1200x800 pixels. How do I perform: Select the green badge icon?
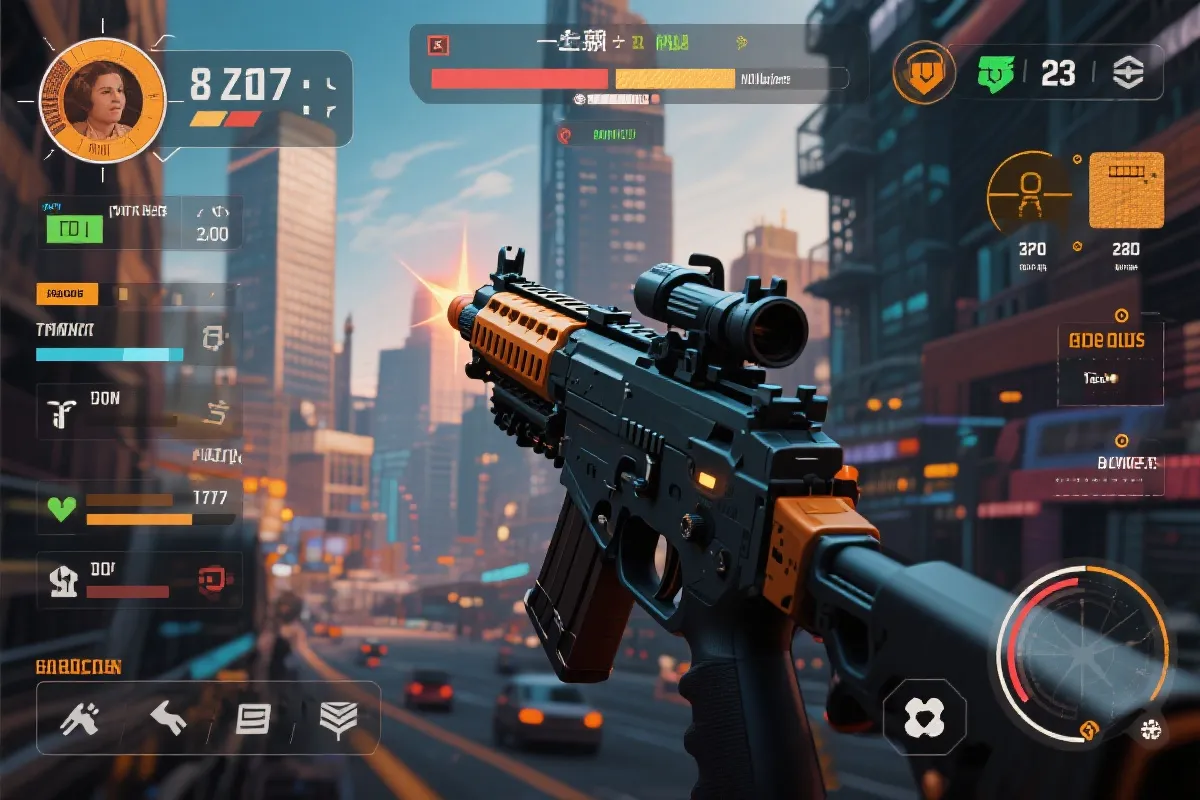point(994,72)
